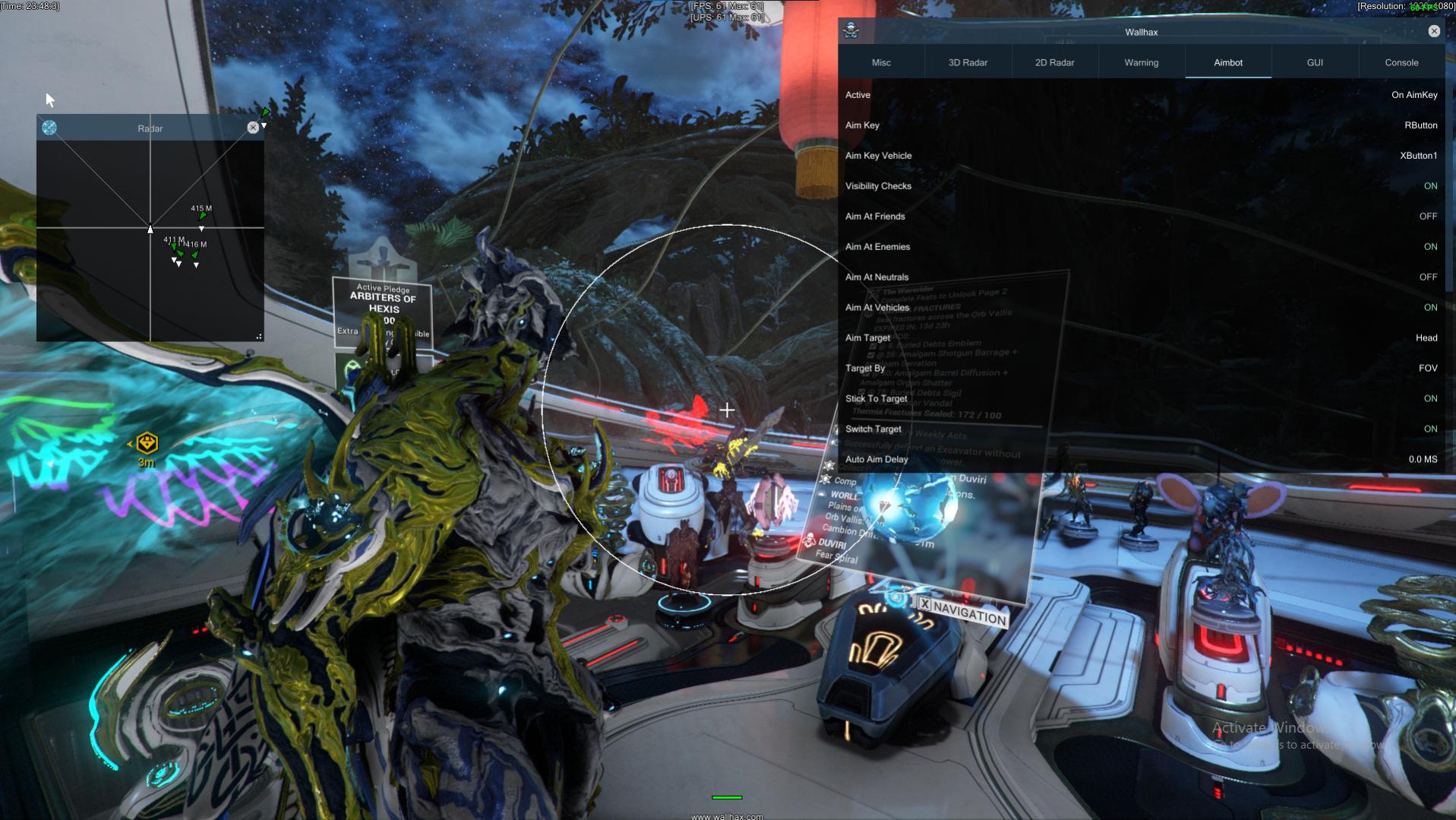Change the Aim Target Head setting

click(x=1426, y=338)
